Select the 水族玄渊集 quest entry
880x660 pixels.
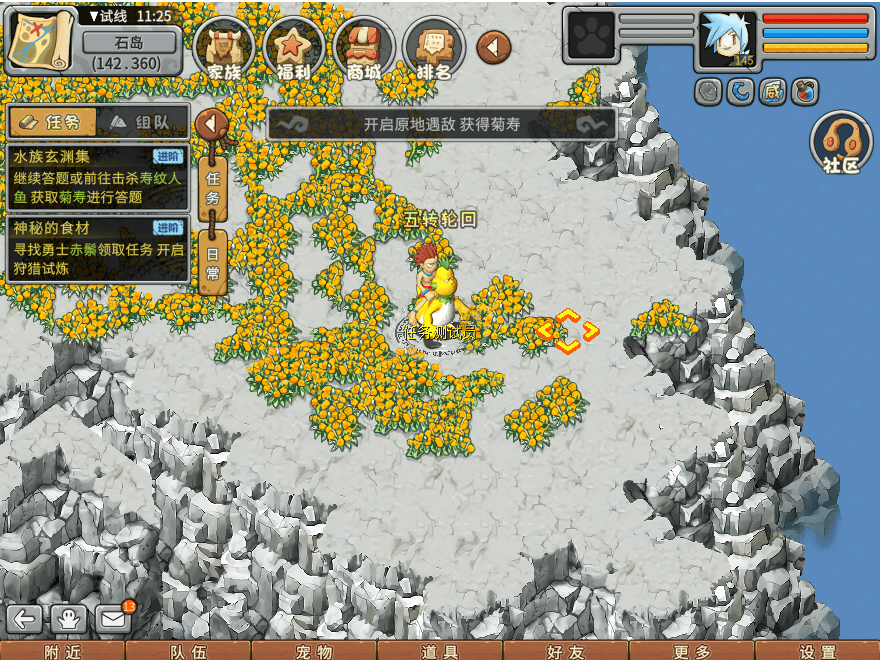[x=96, y=177]
